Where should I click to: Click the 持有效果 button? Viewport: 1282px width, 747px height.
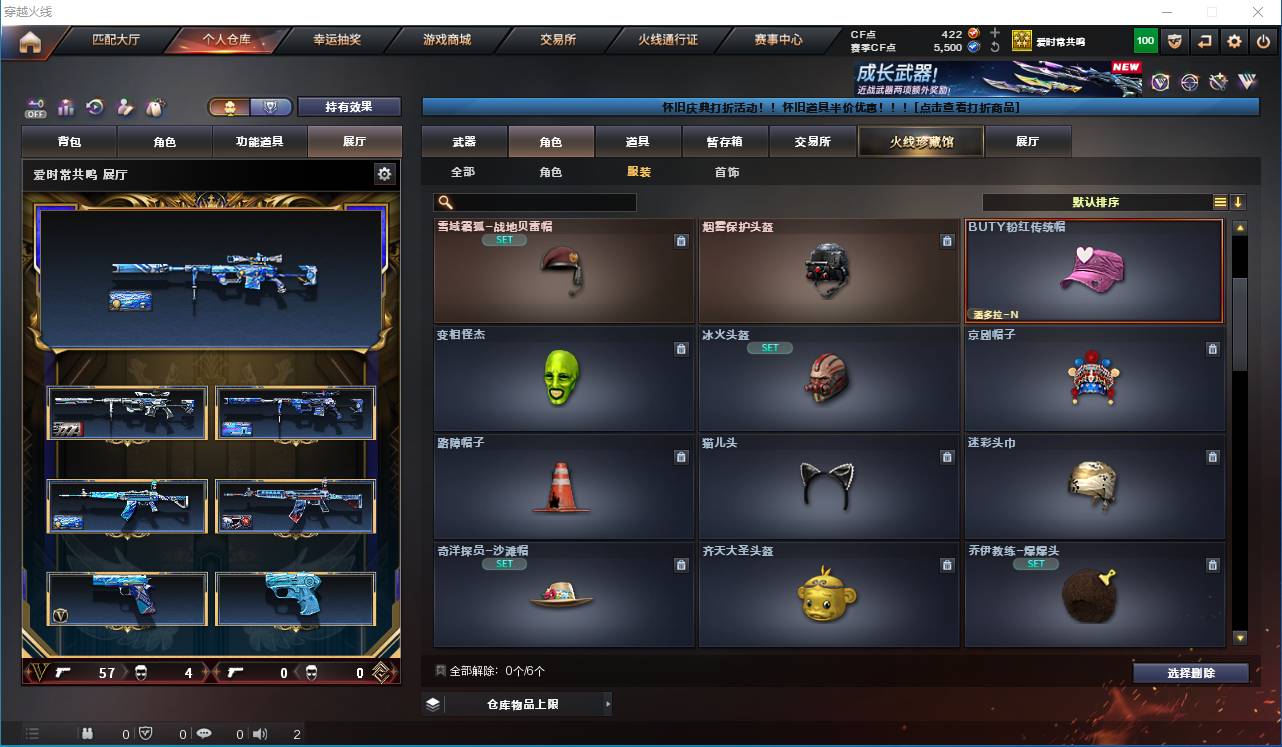[x=349, y=105]
